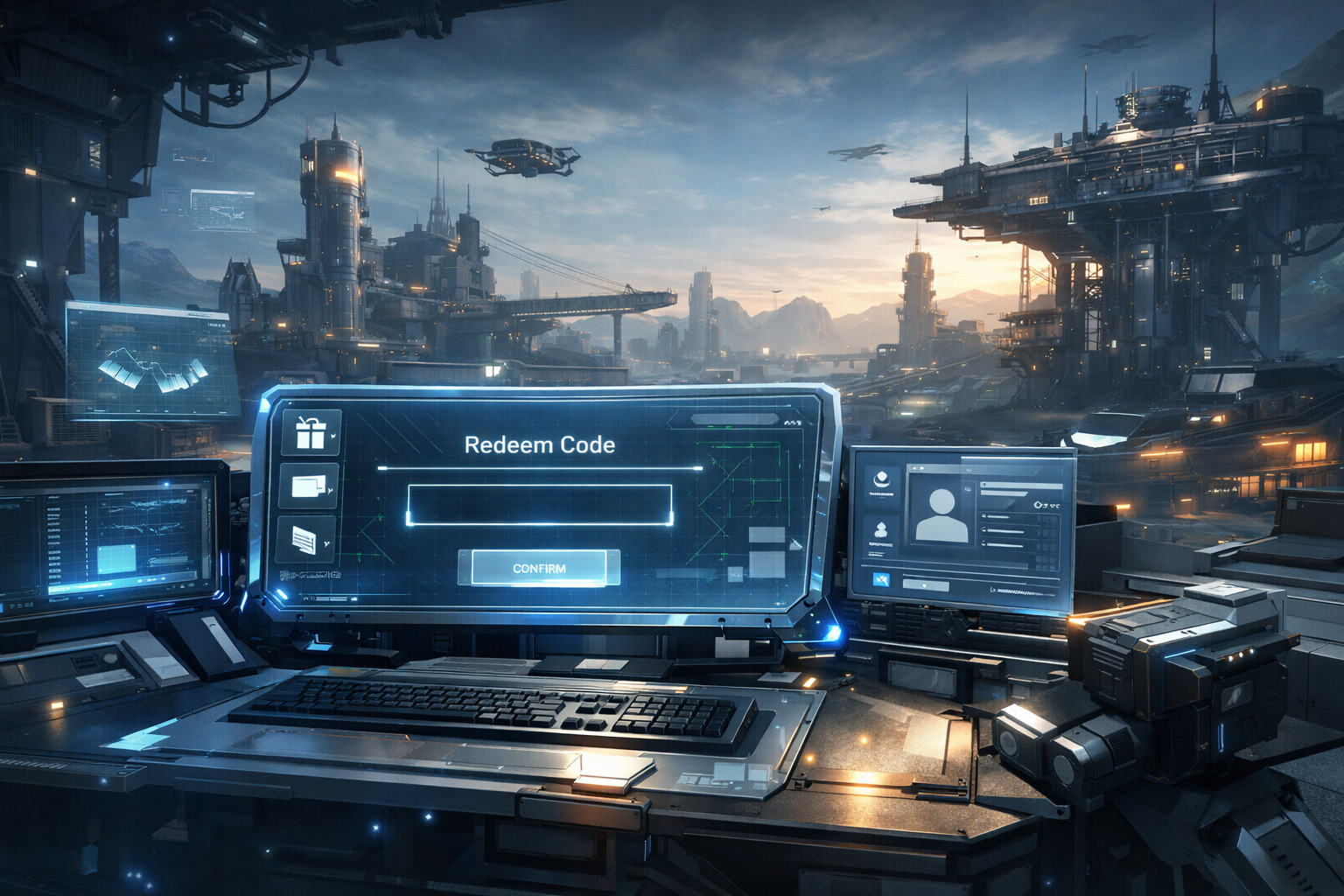Confirm the redeem code

click(539, 568)
